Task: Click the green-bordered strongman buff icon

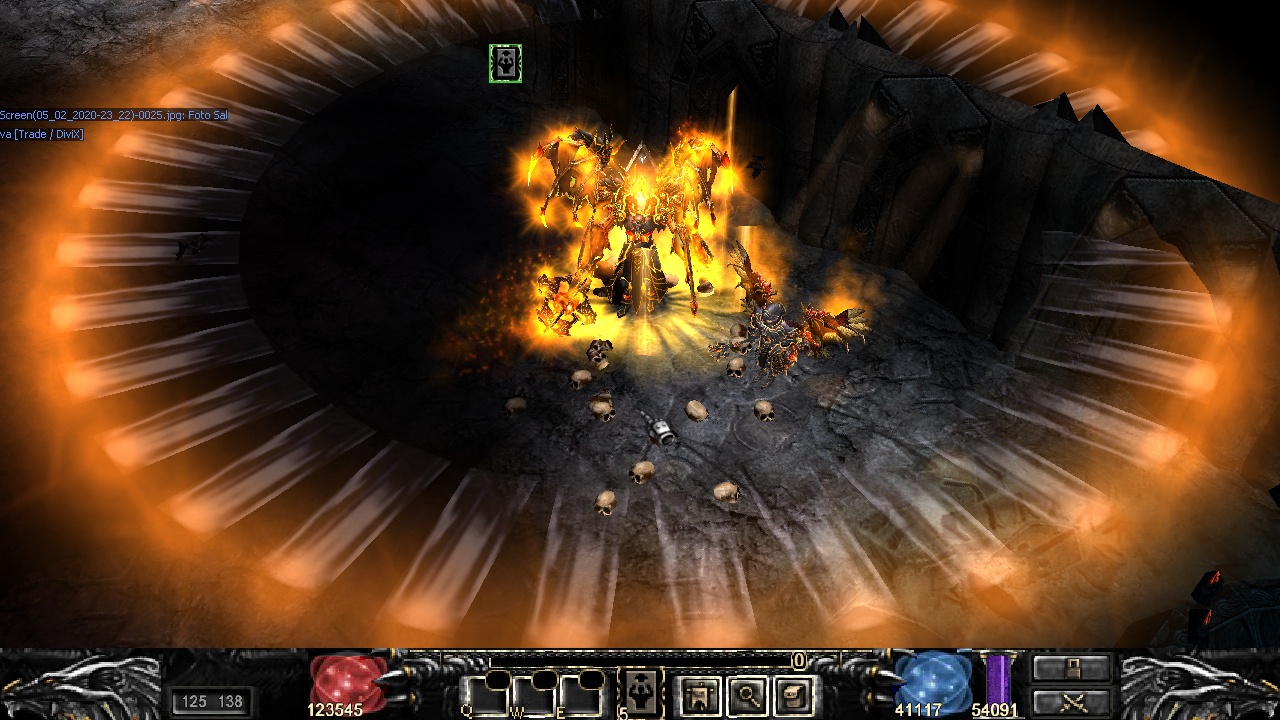Action: point(505,64)
